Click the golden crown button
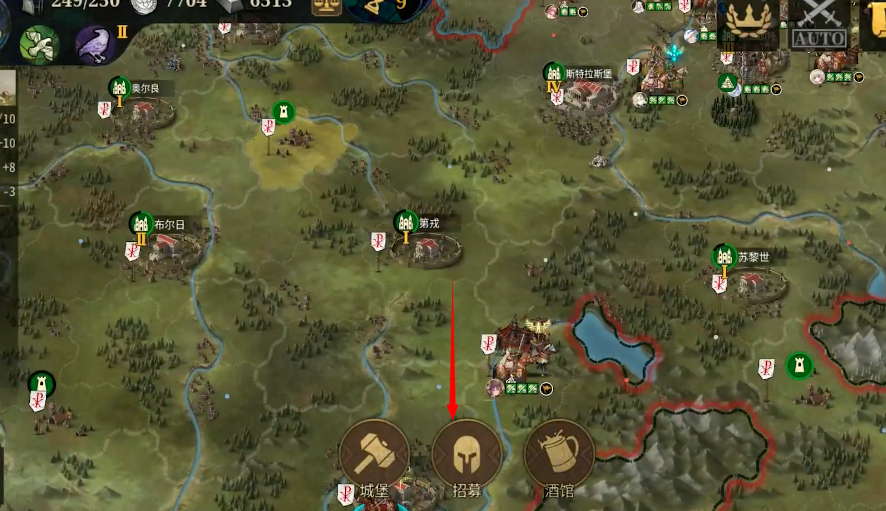 click(750, 22)
